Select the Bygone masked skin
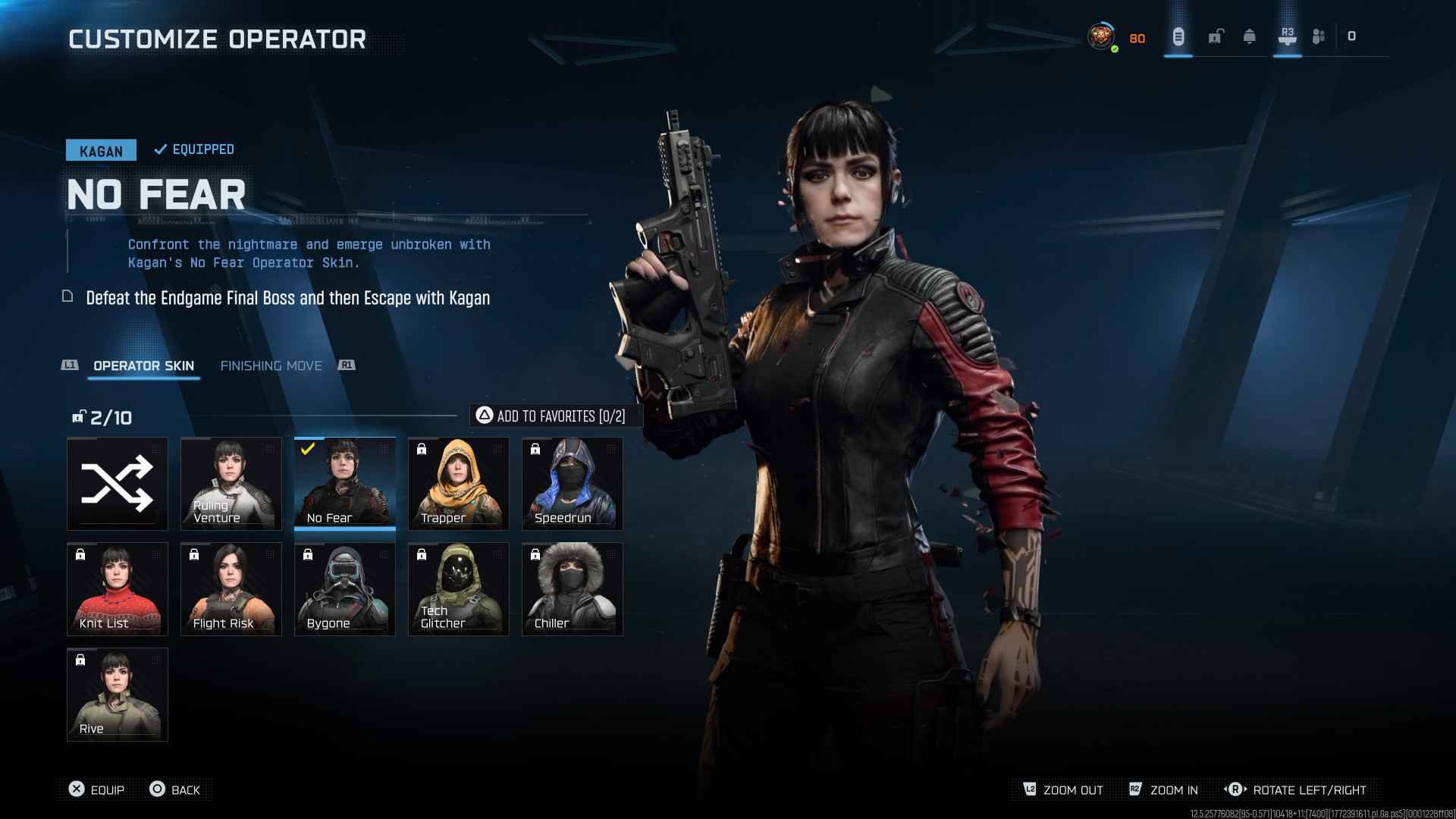Image resolution: width=1456 pixels, height=819 pixels. click(345, 589)
